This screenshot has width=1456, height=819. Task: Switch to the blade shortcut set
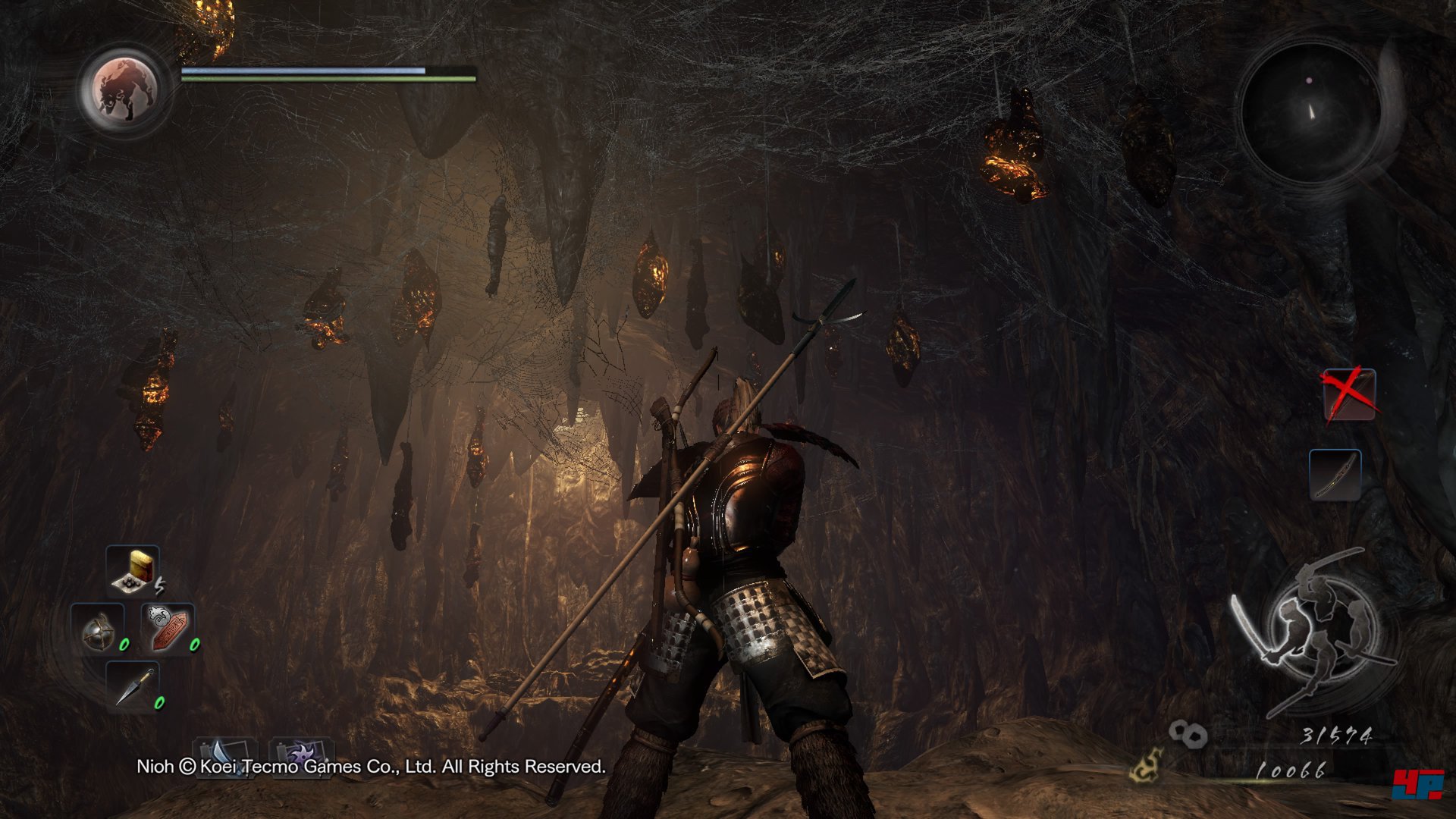click(x=225, y=755)
